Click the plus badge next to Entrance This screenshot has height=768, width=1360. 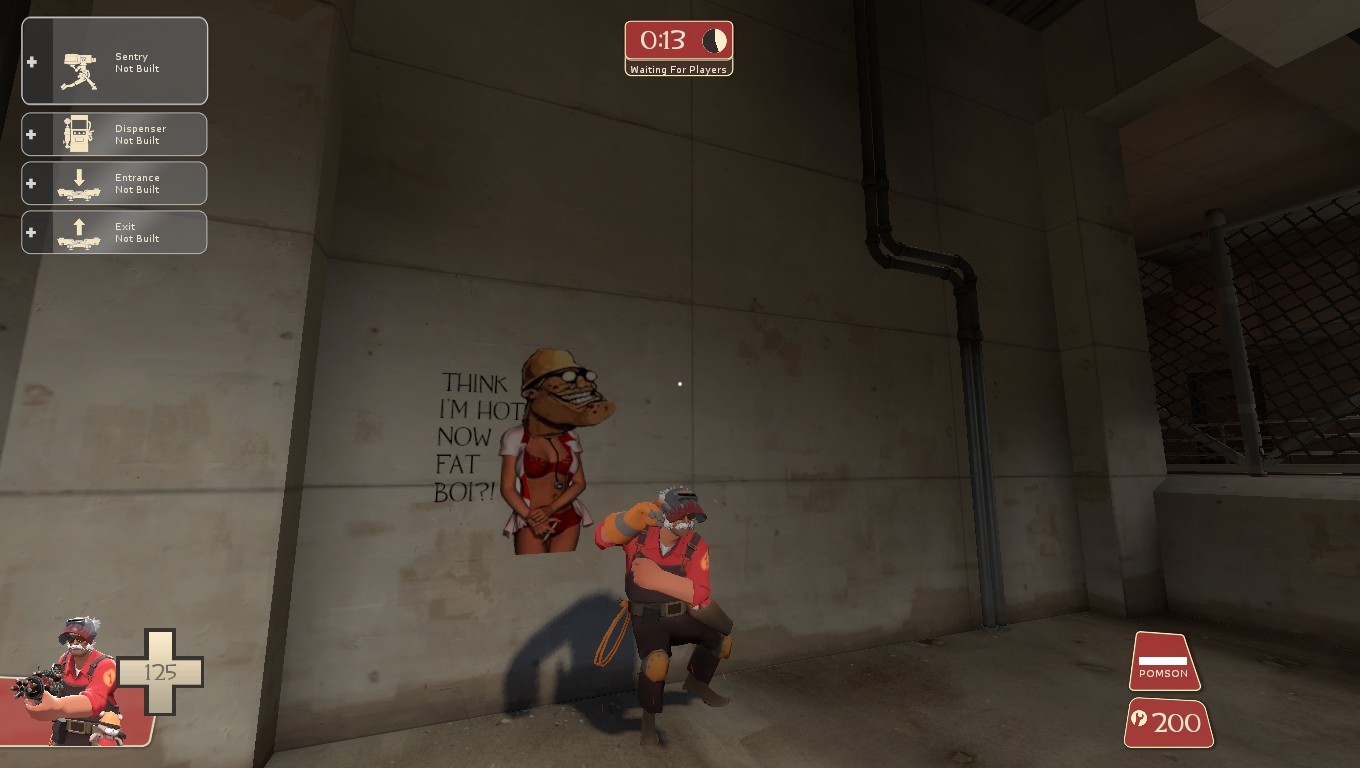point(32,182)
